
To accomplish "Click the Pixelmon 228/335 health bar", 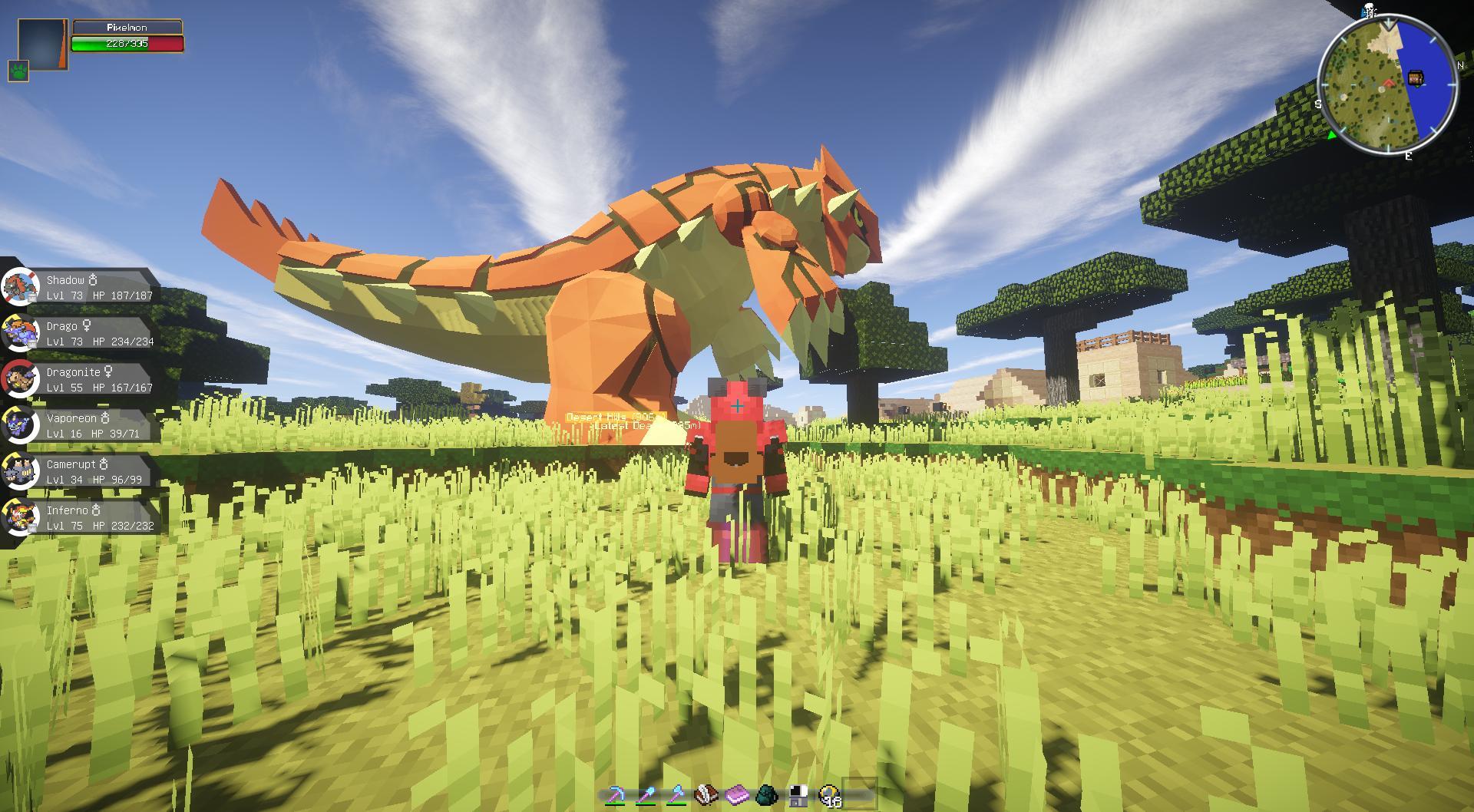I will [127, 44].
